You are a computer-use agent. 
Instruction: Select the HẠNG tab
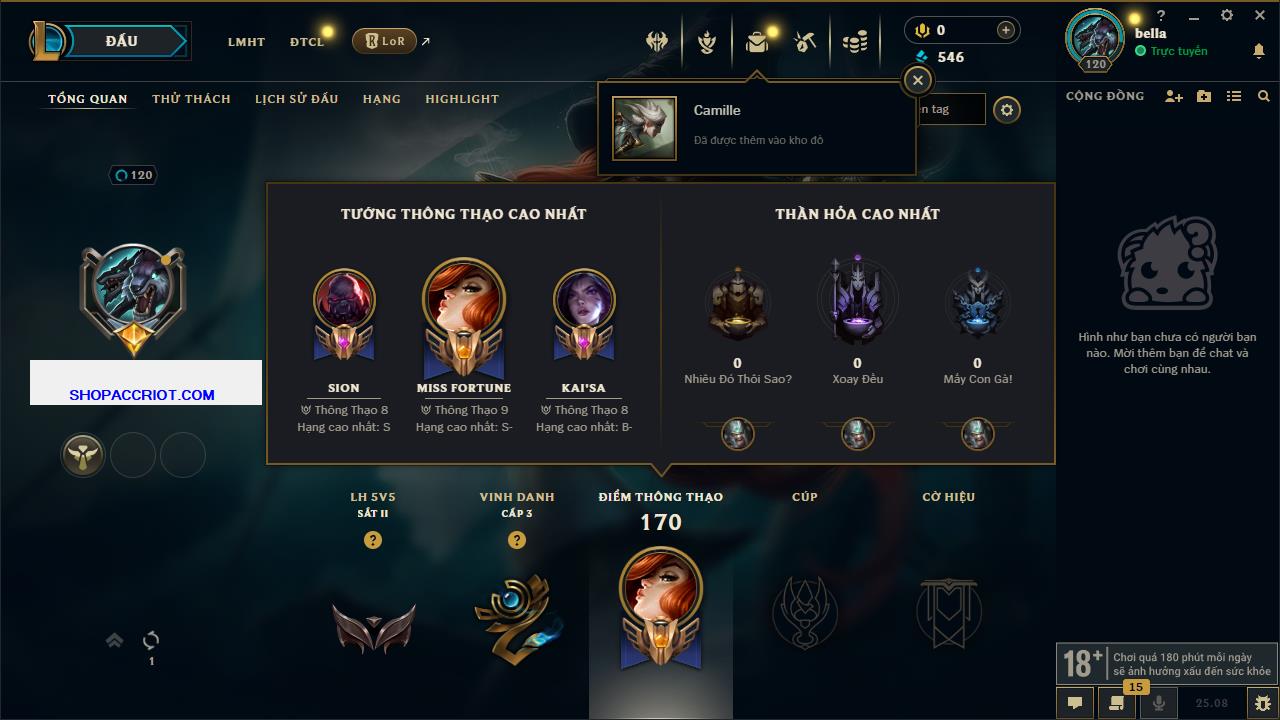coord(381,99)
